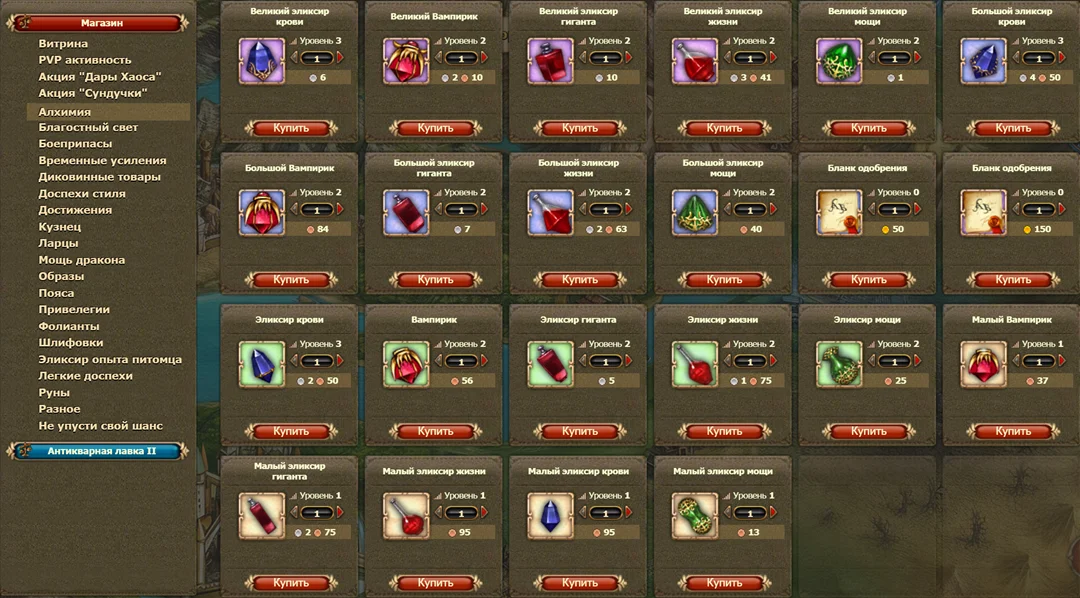Open the Руны category

click(54, 393)
